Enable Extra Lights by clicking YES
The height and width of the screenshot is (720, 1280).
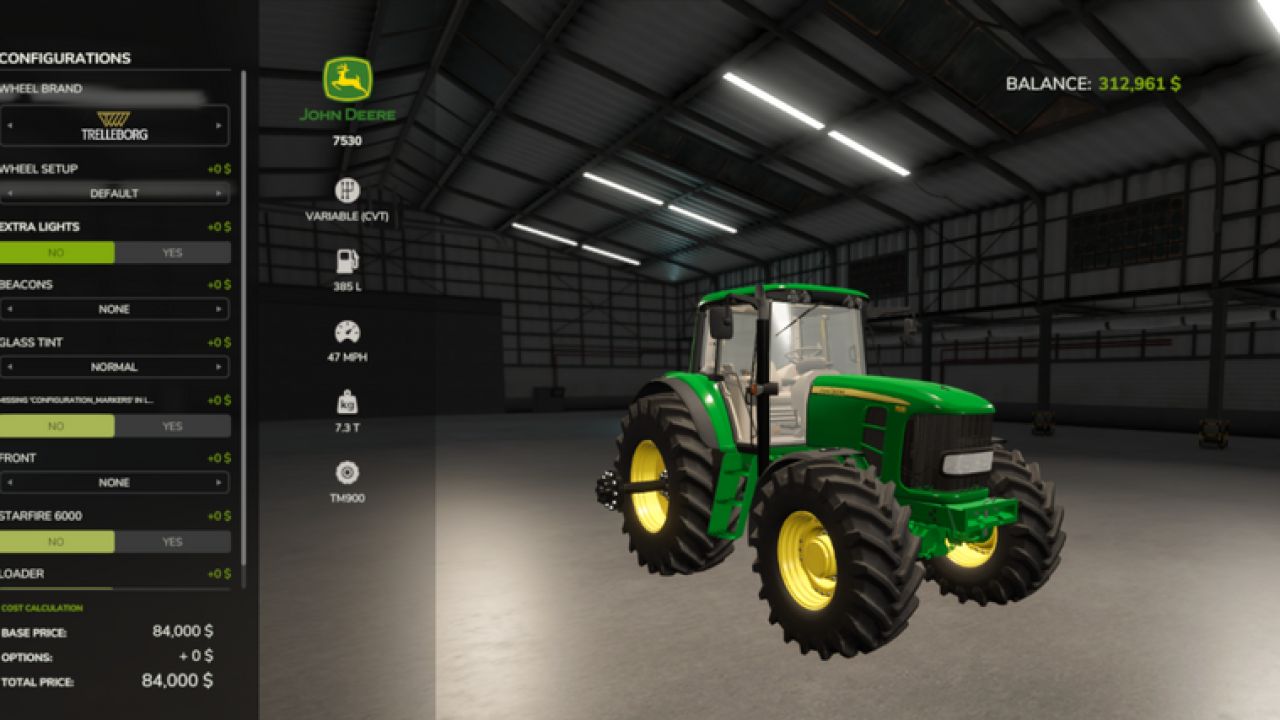pyautogui.click(x=171, y=252)
